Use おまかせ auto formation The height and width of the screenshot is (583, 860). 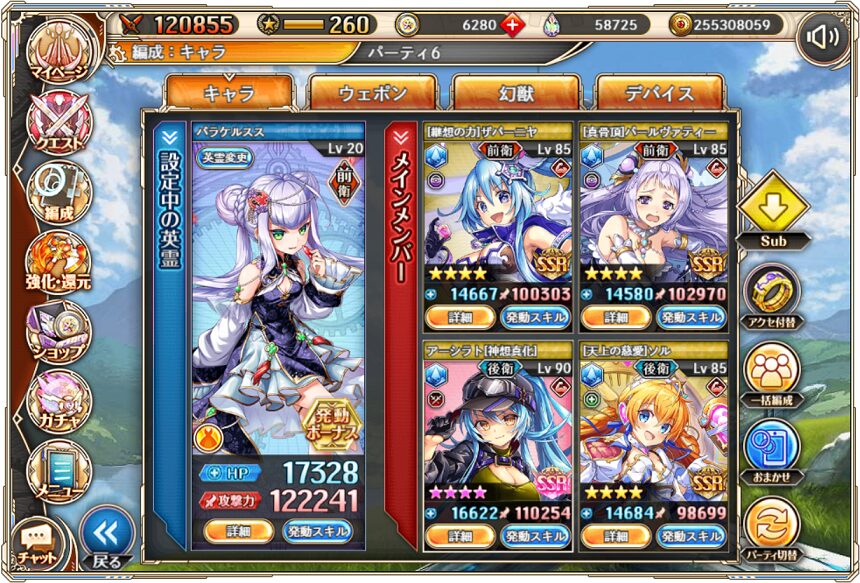click(773, 449)
